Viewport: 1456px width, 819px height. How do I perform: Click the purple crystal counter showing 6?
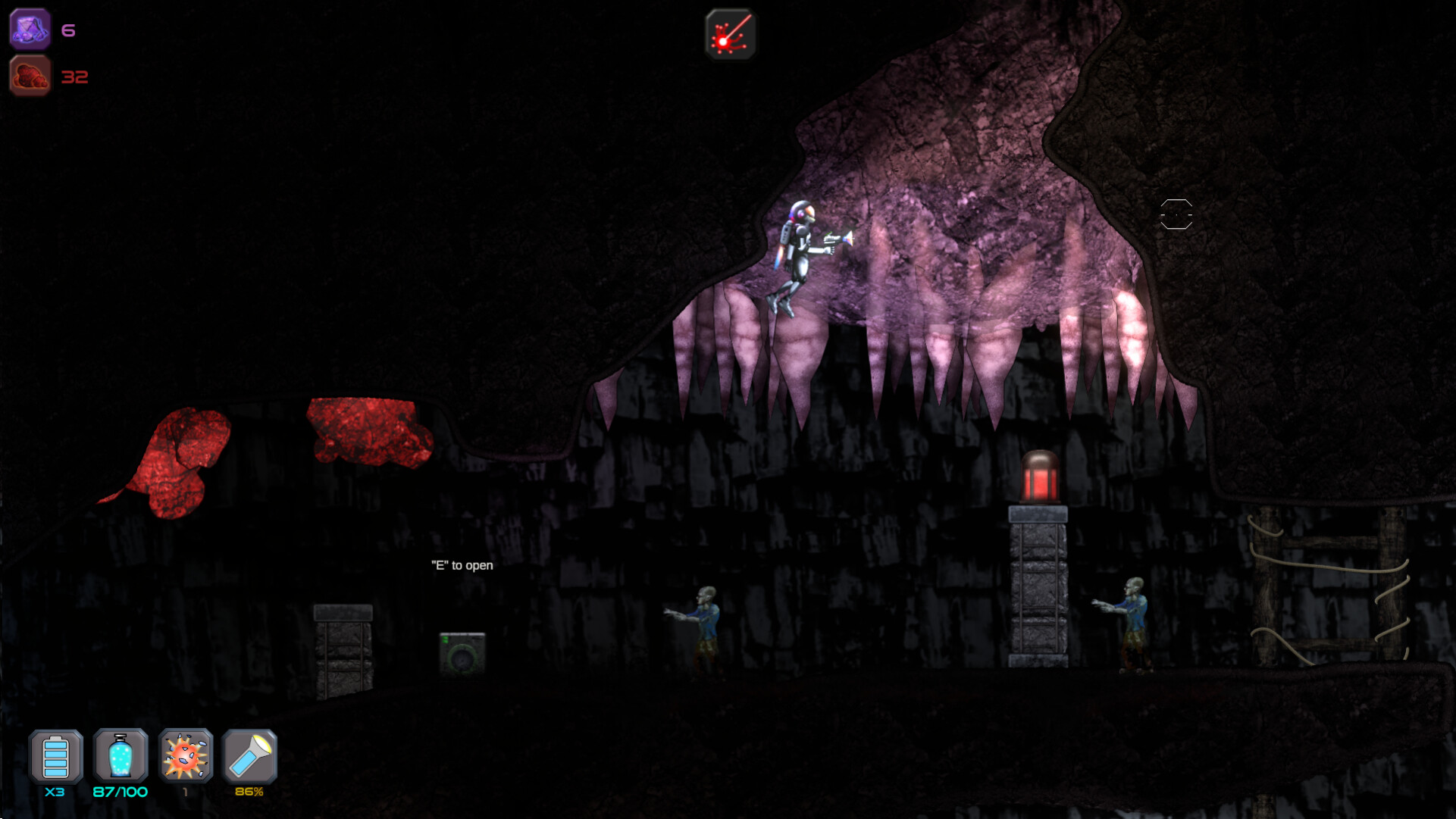pyautogui.click(x=68, y=29)
